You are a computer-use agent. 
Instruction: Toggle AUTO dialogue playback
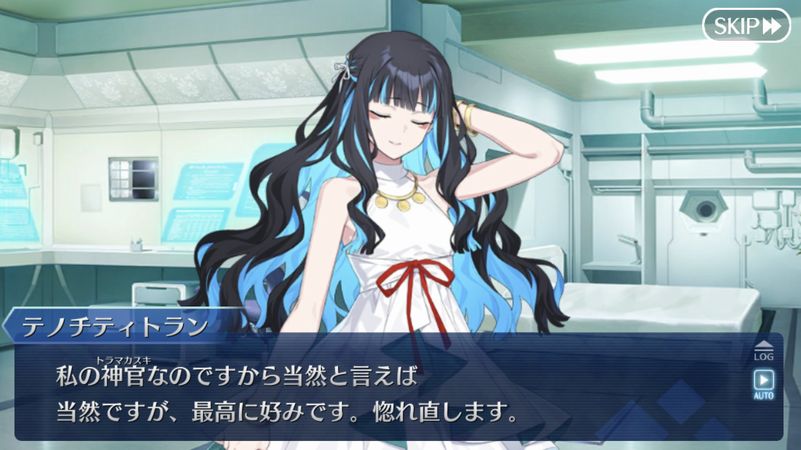click(x=763, y=383)
